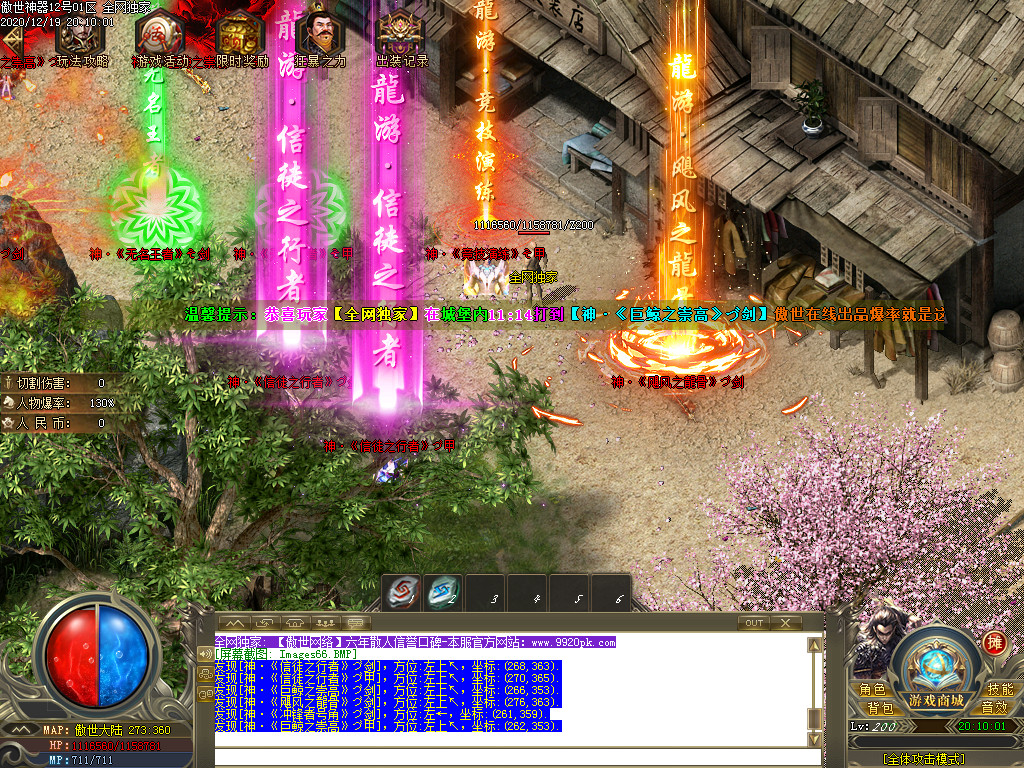Image resolution: width=1024 pixels, height=768 pixels.
Task: Use the red rune in hotbar slot 1
Action: point(403,593)
